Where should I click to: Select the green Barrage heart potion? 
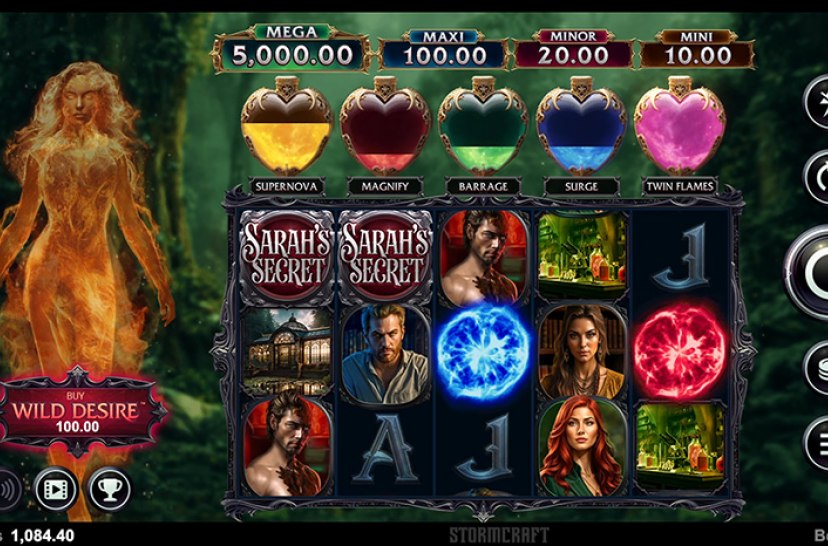pos(482,130)
